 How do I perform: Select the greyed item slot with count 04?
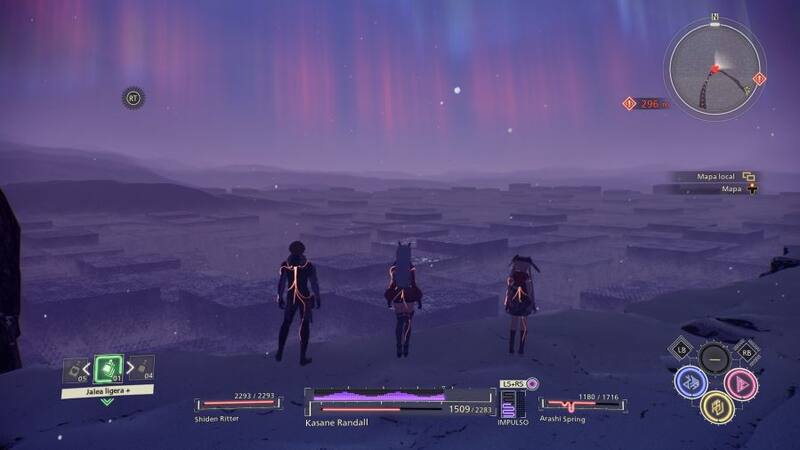(142, 368)
